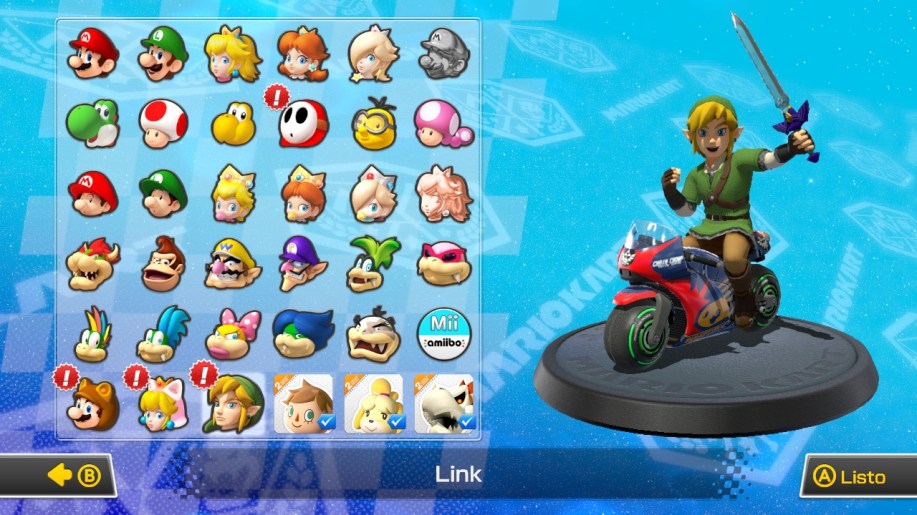
Task: Choose Waluigi as your racer
Action: [x=302, y=264]
